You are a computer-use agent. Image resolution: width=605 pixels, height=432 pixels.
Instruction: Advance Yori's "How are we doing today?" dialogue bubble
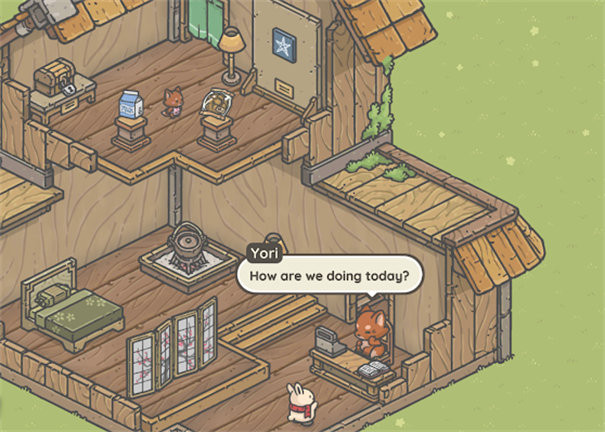click(x=329, y=274)
